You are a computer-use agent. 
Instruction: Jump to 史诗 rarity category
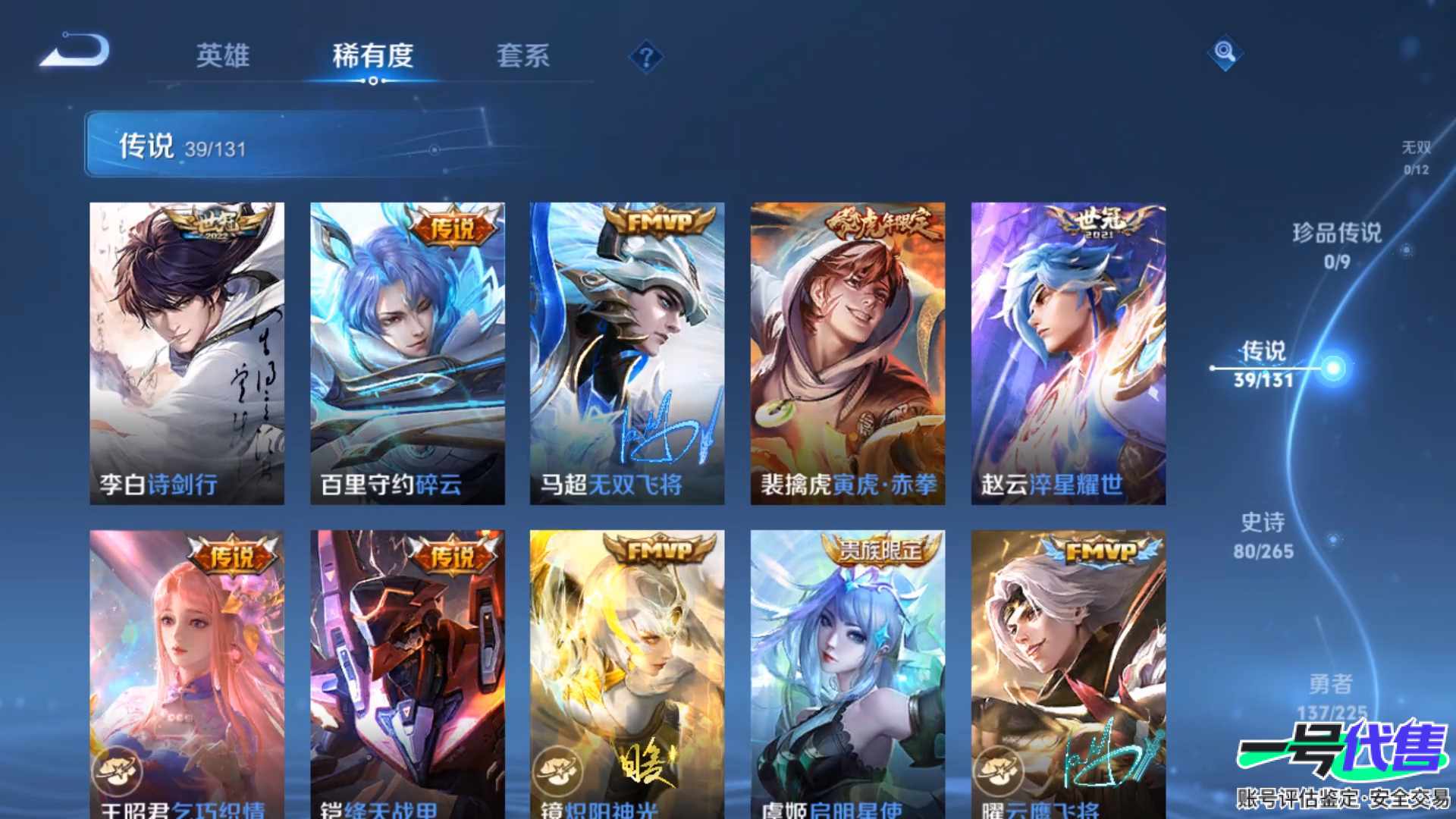point(1263,535)
